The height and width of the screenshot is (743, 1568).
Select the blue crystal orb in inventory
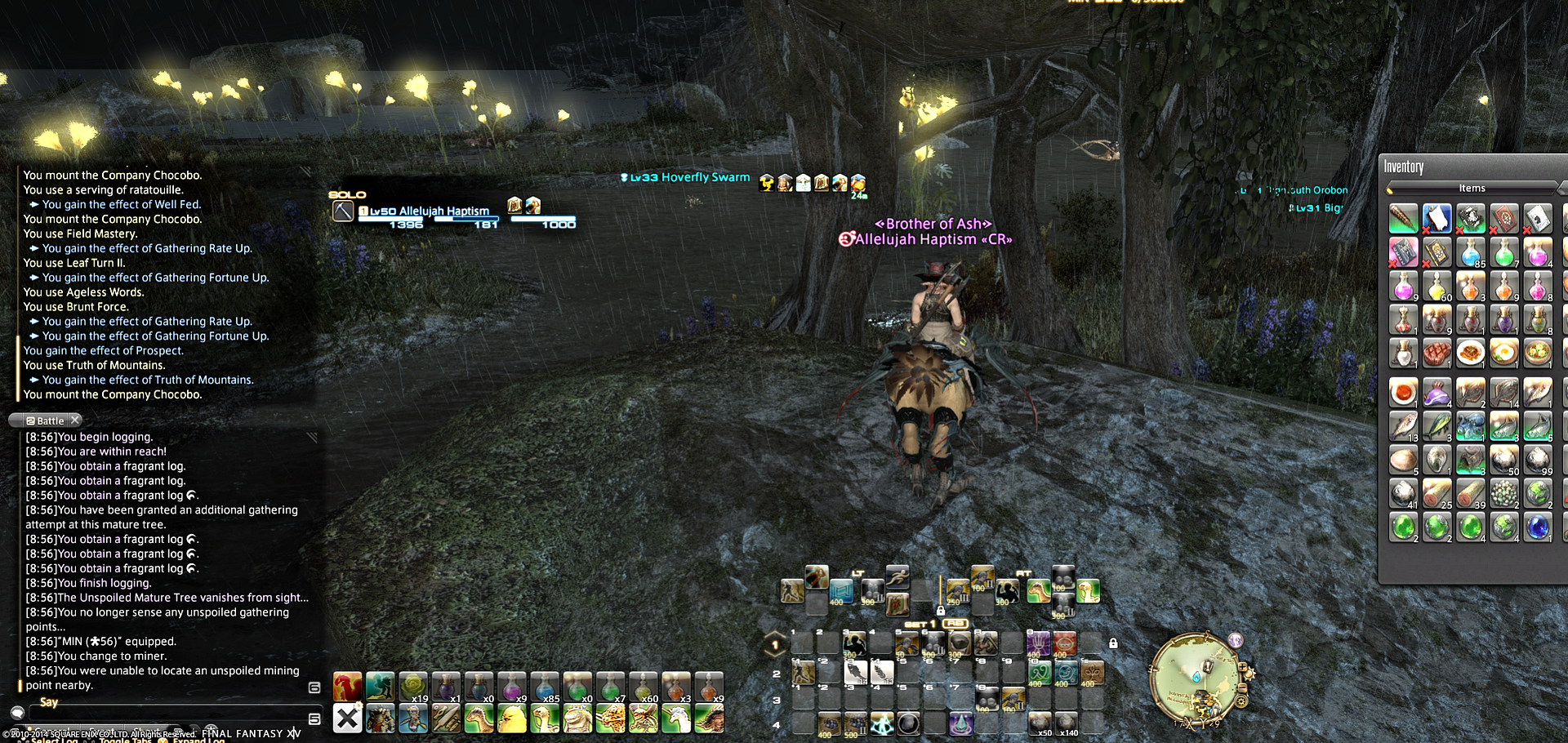(x=1537, y=527)
